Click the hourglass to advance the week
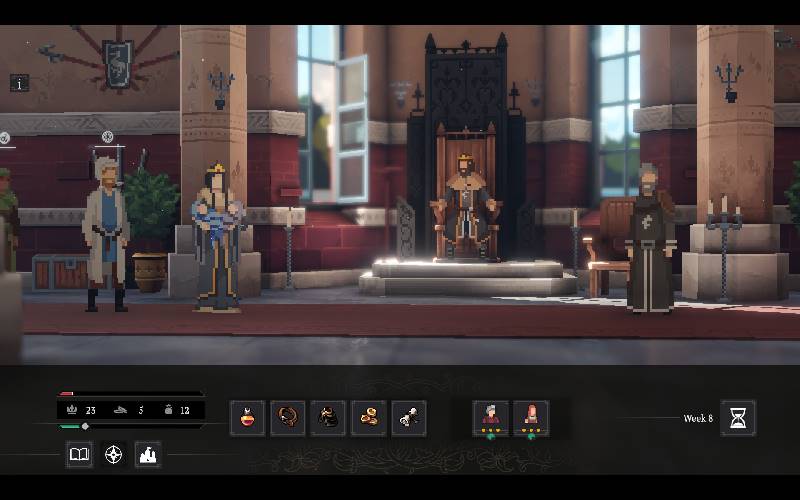 click(x=737, y=418)
